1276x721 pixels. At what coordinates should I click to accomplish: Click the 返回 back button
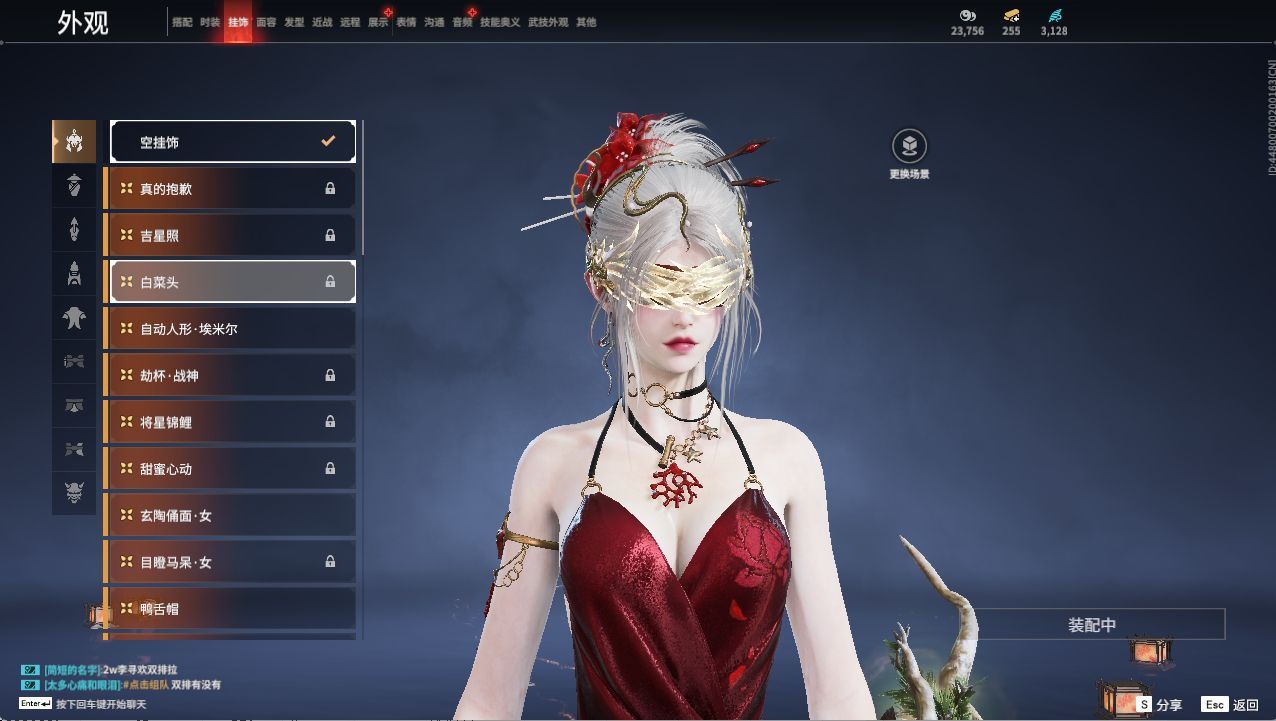tap(1231, 705)
